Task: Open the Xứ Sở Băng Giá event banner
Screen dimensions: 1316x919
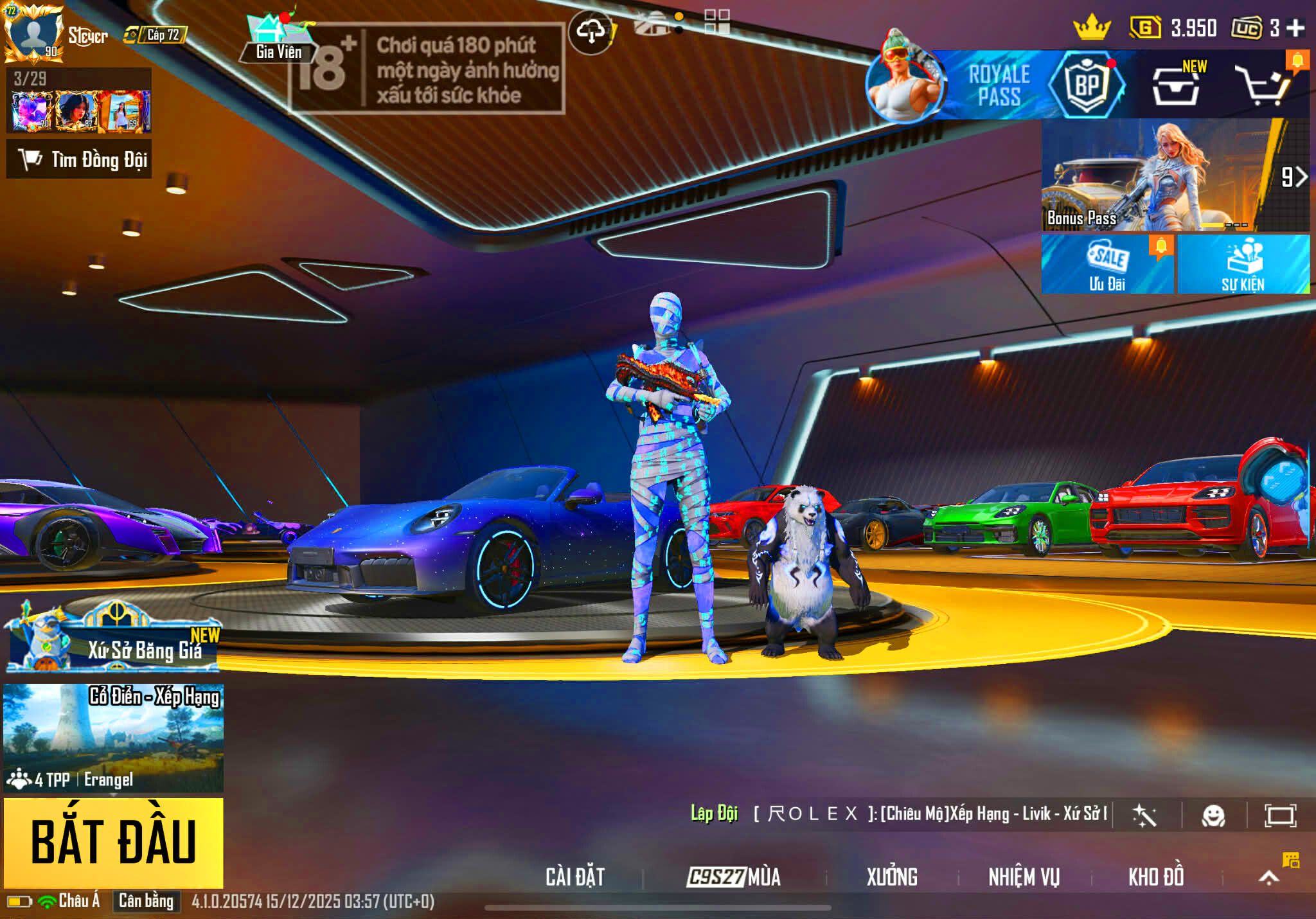Action: point(114,640)
